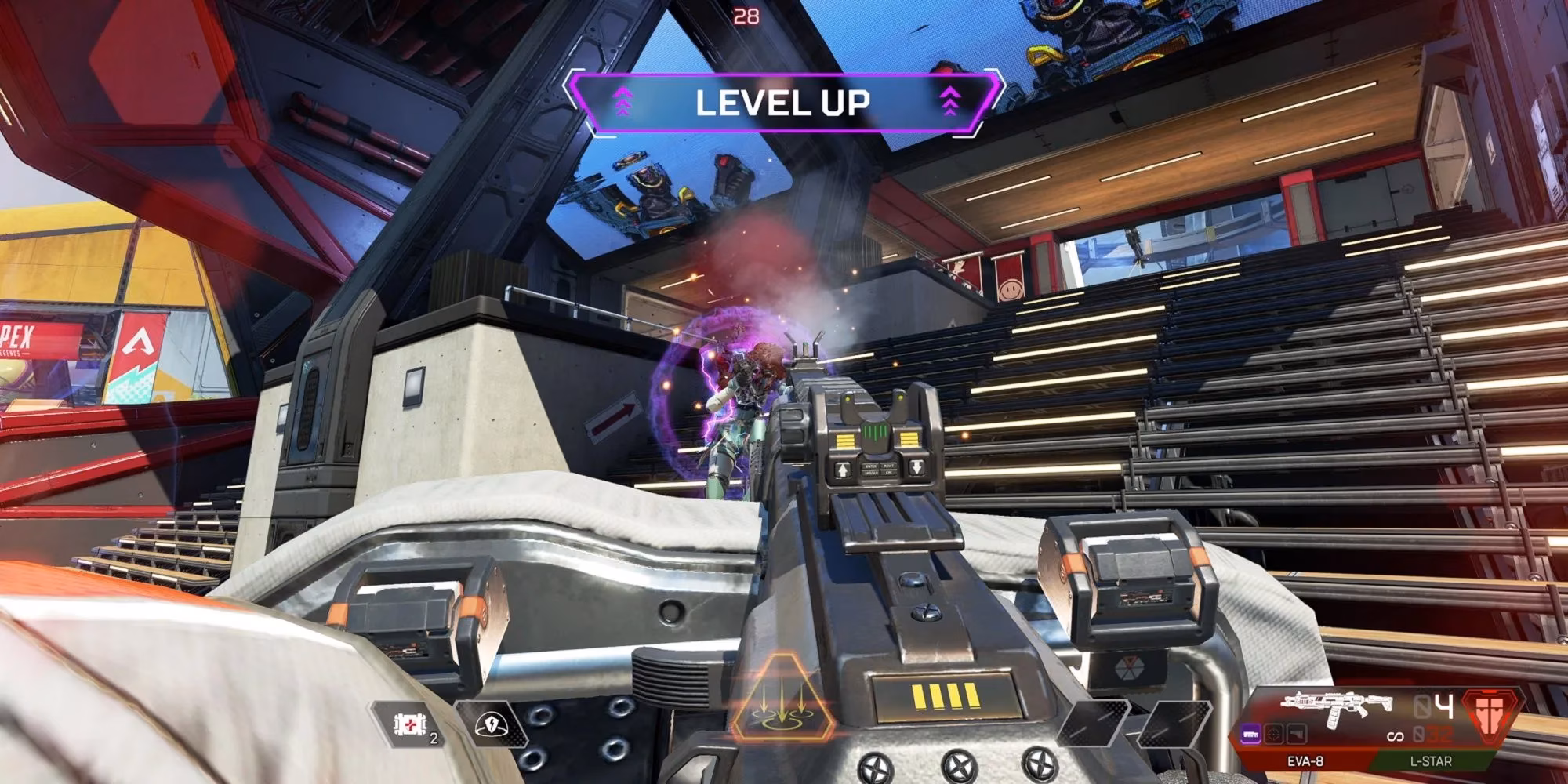The height and width of the screenshot is (784, 1568).
Task: Click the helmet item icon near the healing slot
Action: tap(492, 724)
